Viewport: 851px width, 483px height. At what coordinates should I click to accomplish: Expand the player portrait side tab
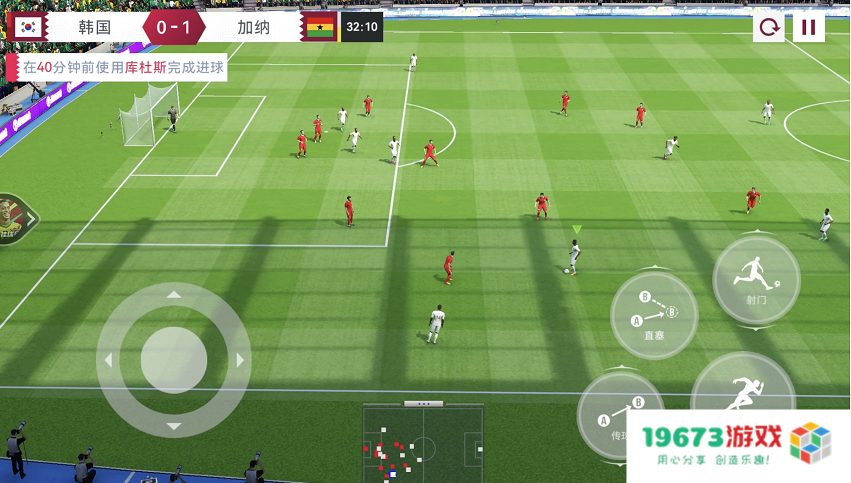16,217
